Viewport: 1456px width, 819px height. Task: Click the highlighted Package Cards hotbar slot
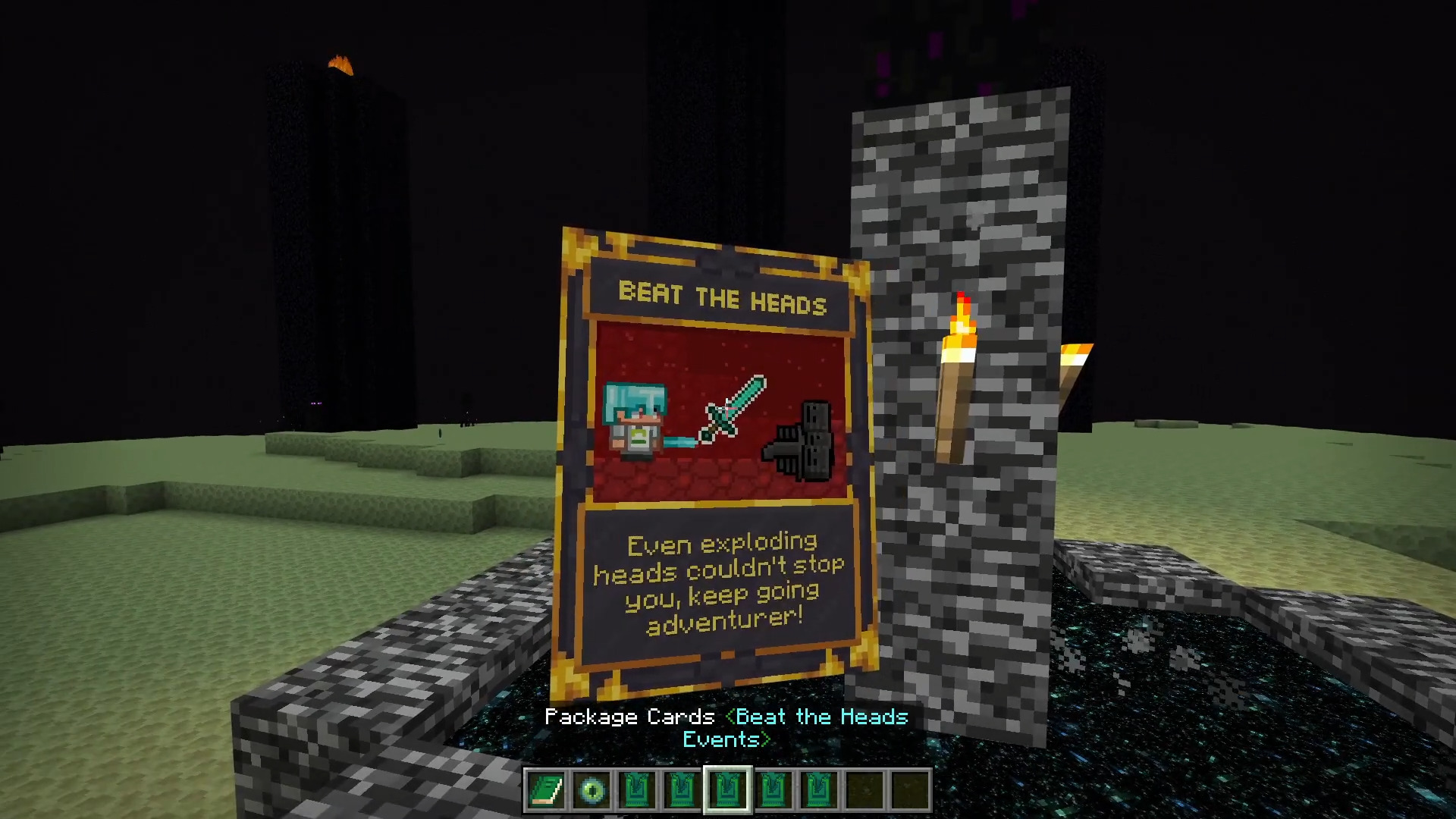tap(728, 791)
